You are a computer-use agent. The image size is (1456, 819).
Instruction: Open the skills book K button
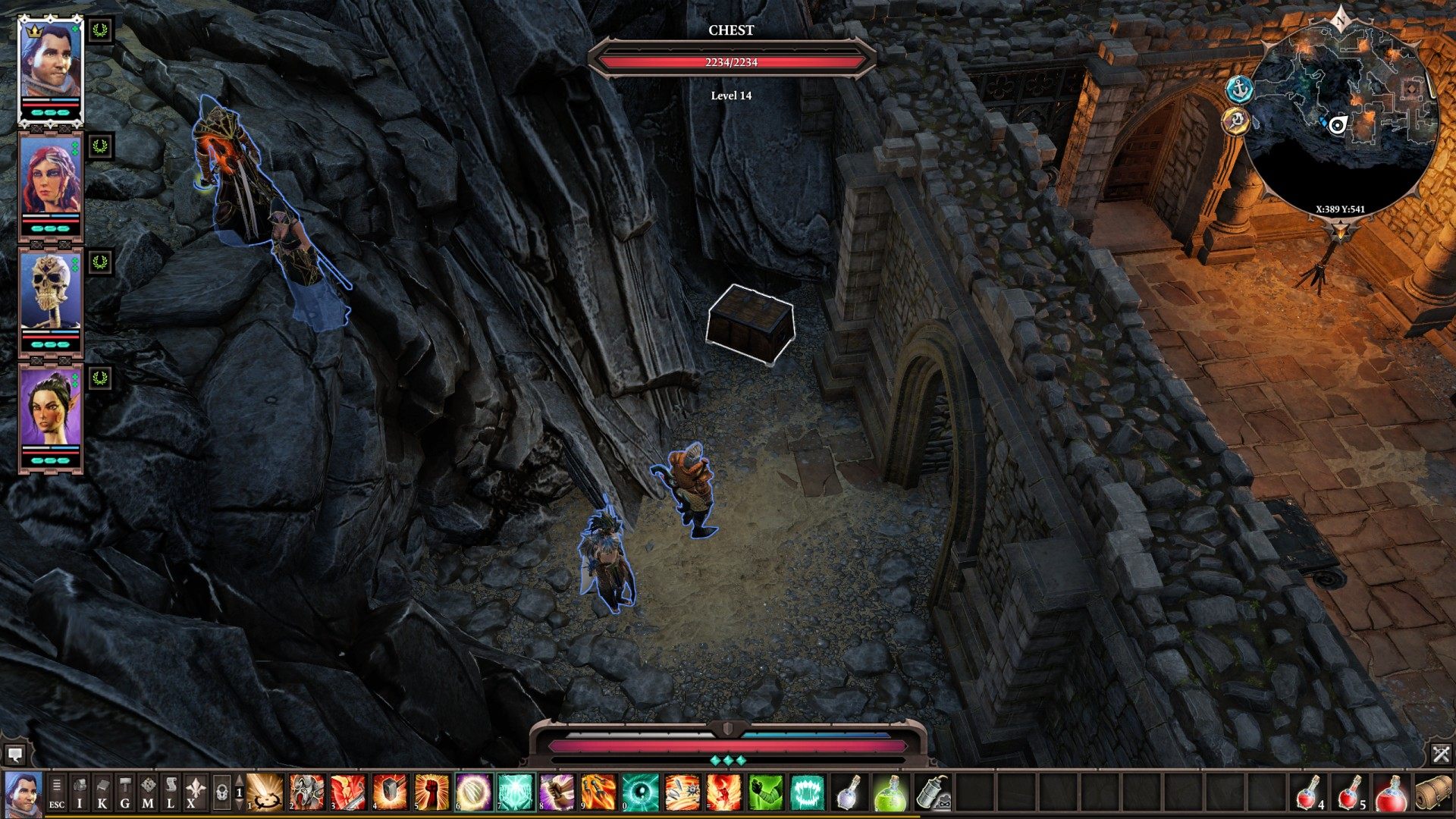102,793
